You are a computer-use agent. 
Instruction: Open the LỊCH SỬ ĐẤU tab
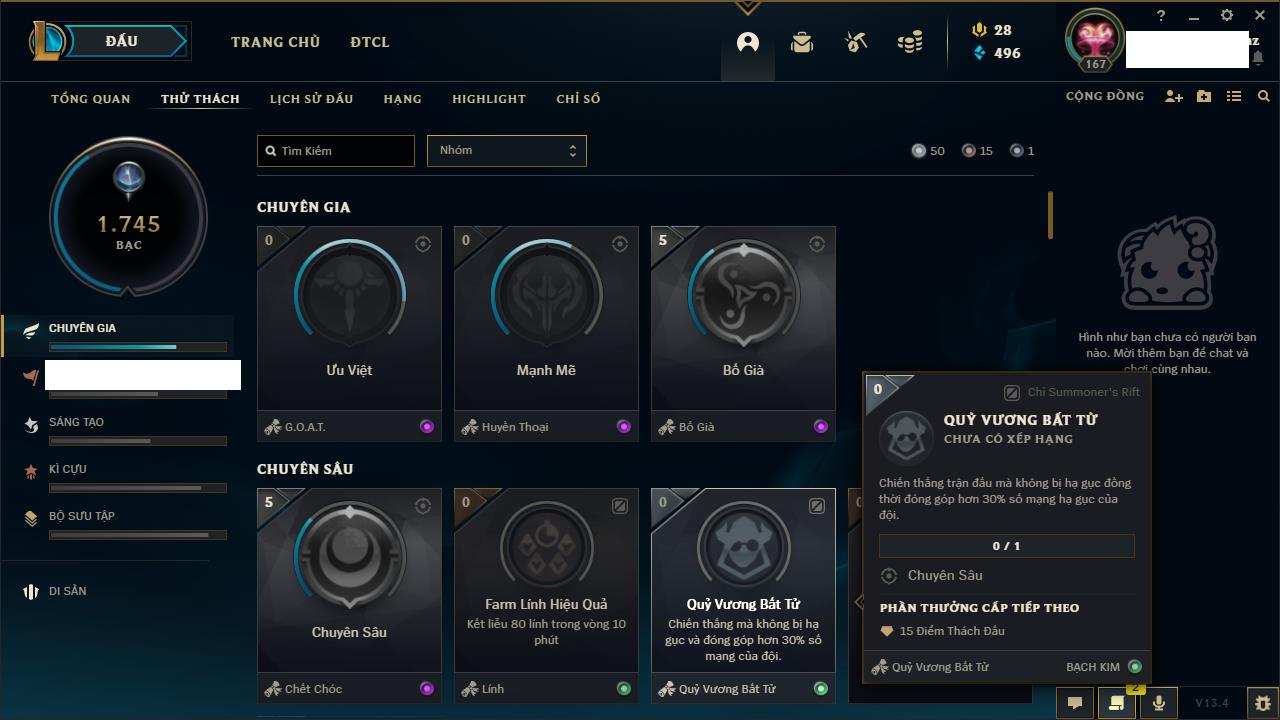pos(311,99)
